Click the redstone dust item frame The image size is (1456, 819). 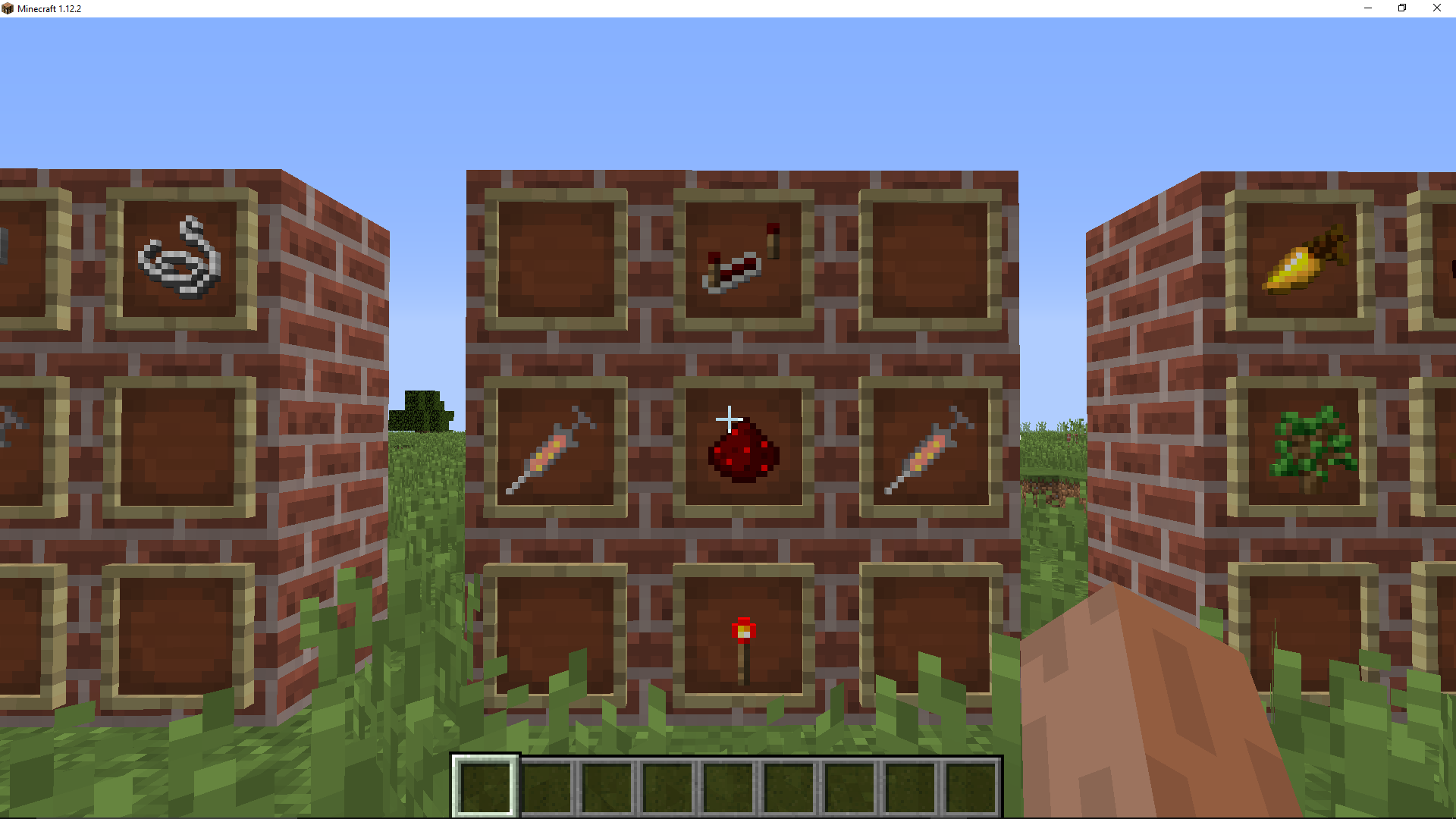tap(742, 447)
